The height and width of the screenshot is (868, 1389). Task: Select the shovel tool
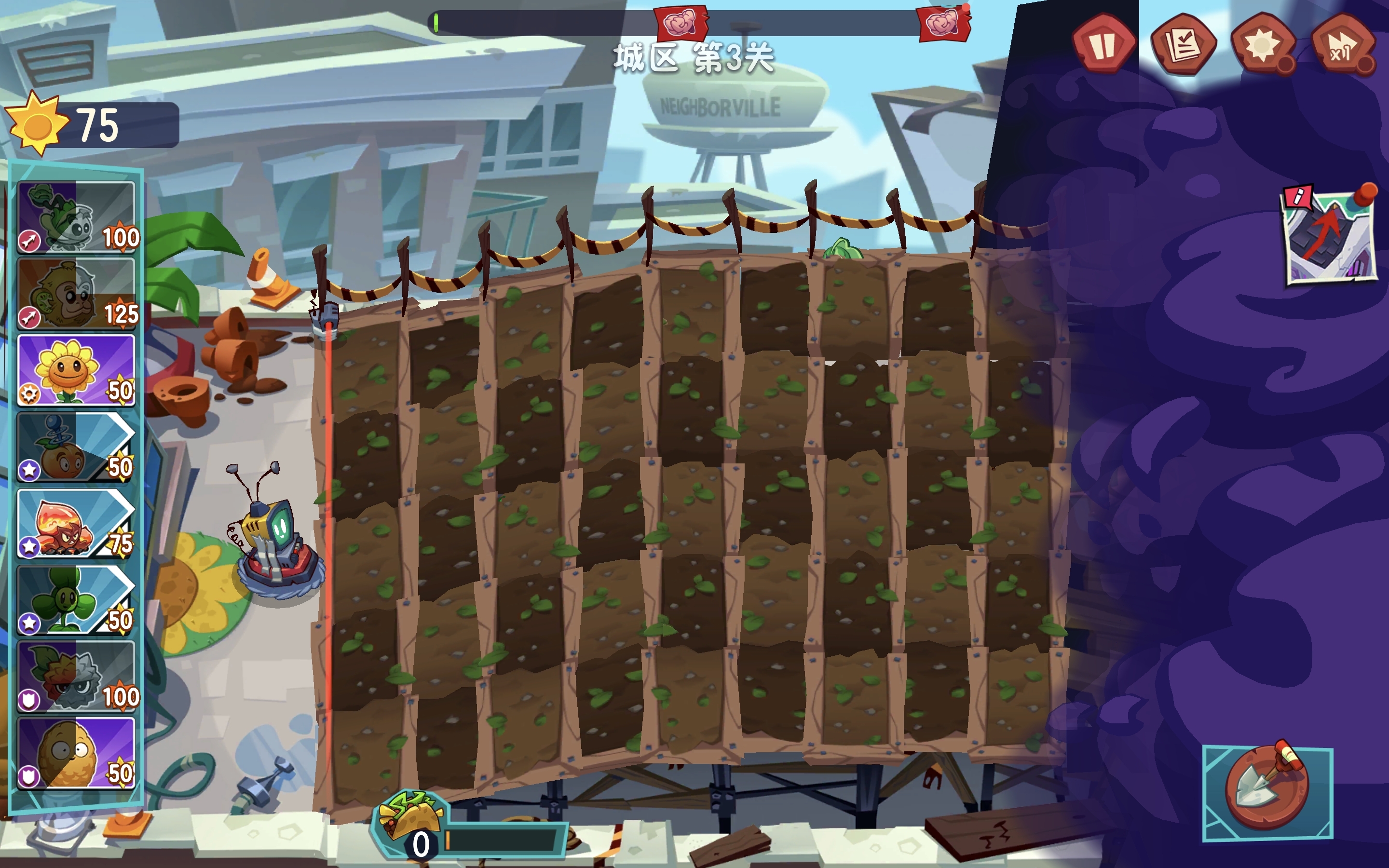pyautogui.click(x=1267, y=792)
